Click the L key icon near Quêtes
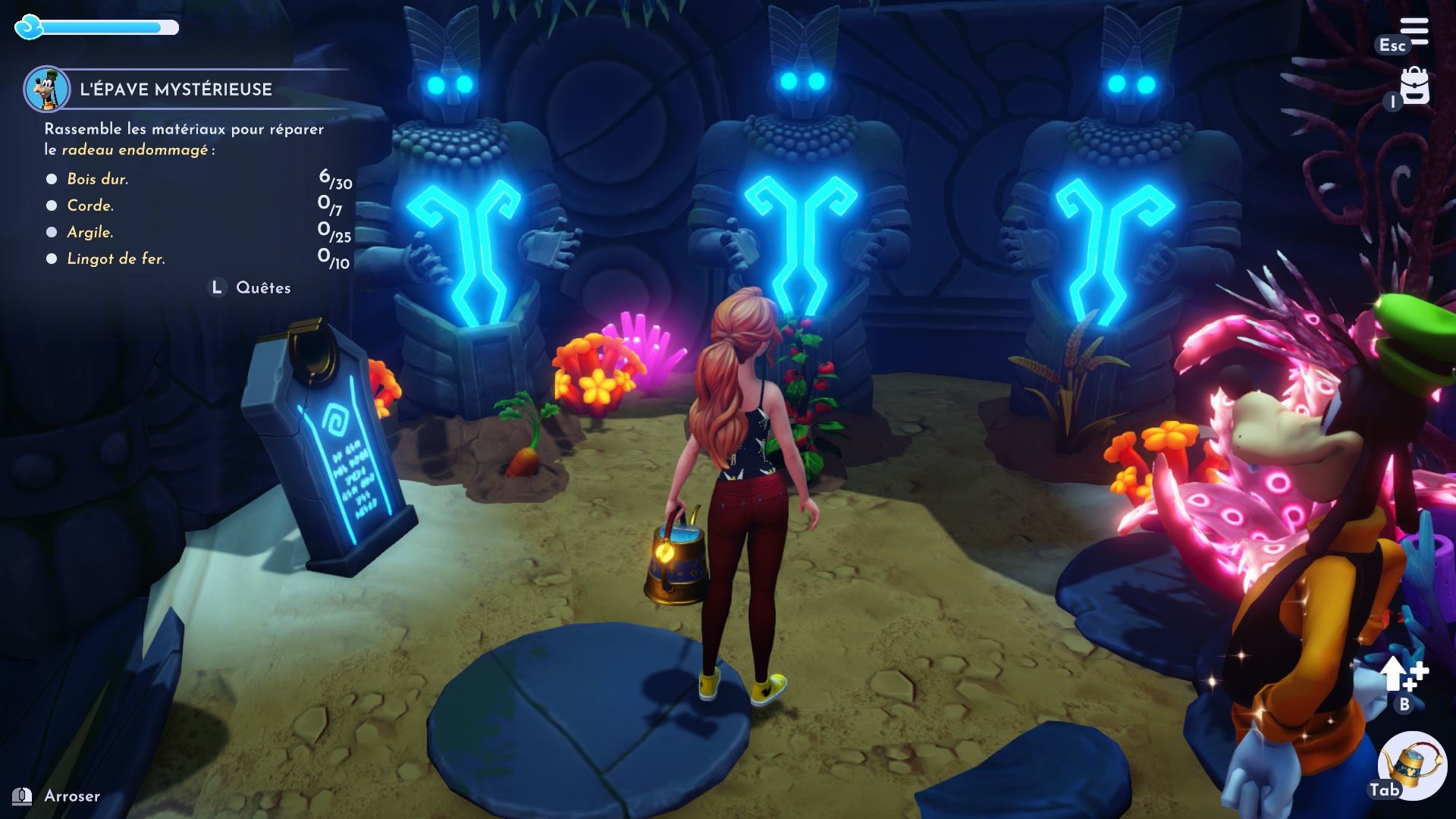The image size is (1456, 819). click(x=216, y=287)
